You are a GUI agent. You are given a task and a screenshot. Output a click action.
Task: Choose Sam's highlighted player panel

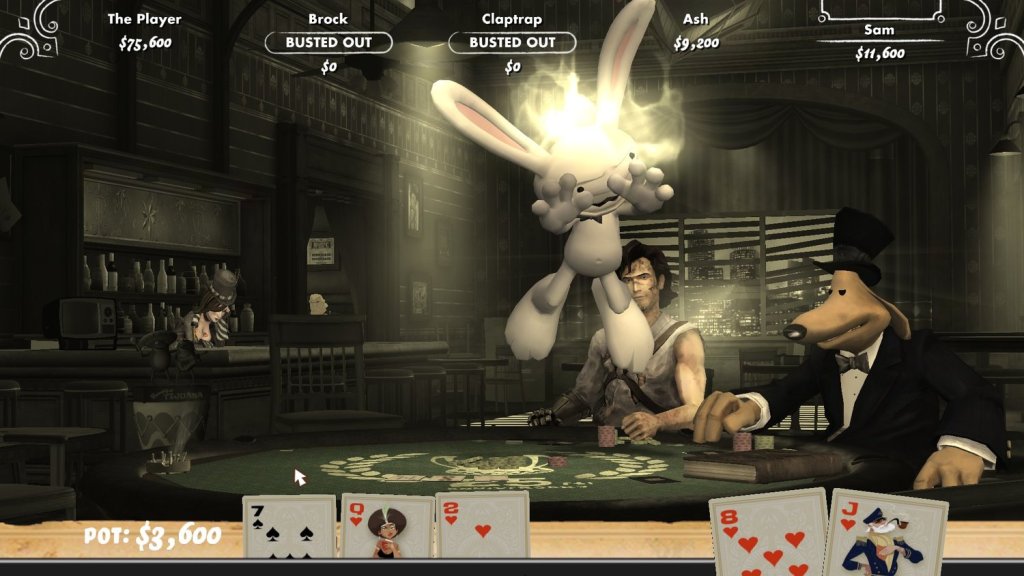click(879, 40)
